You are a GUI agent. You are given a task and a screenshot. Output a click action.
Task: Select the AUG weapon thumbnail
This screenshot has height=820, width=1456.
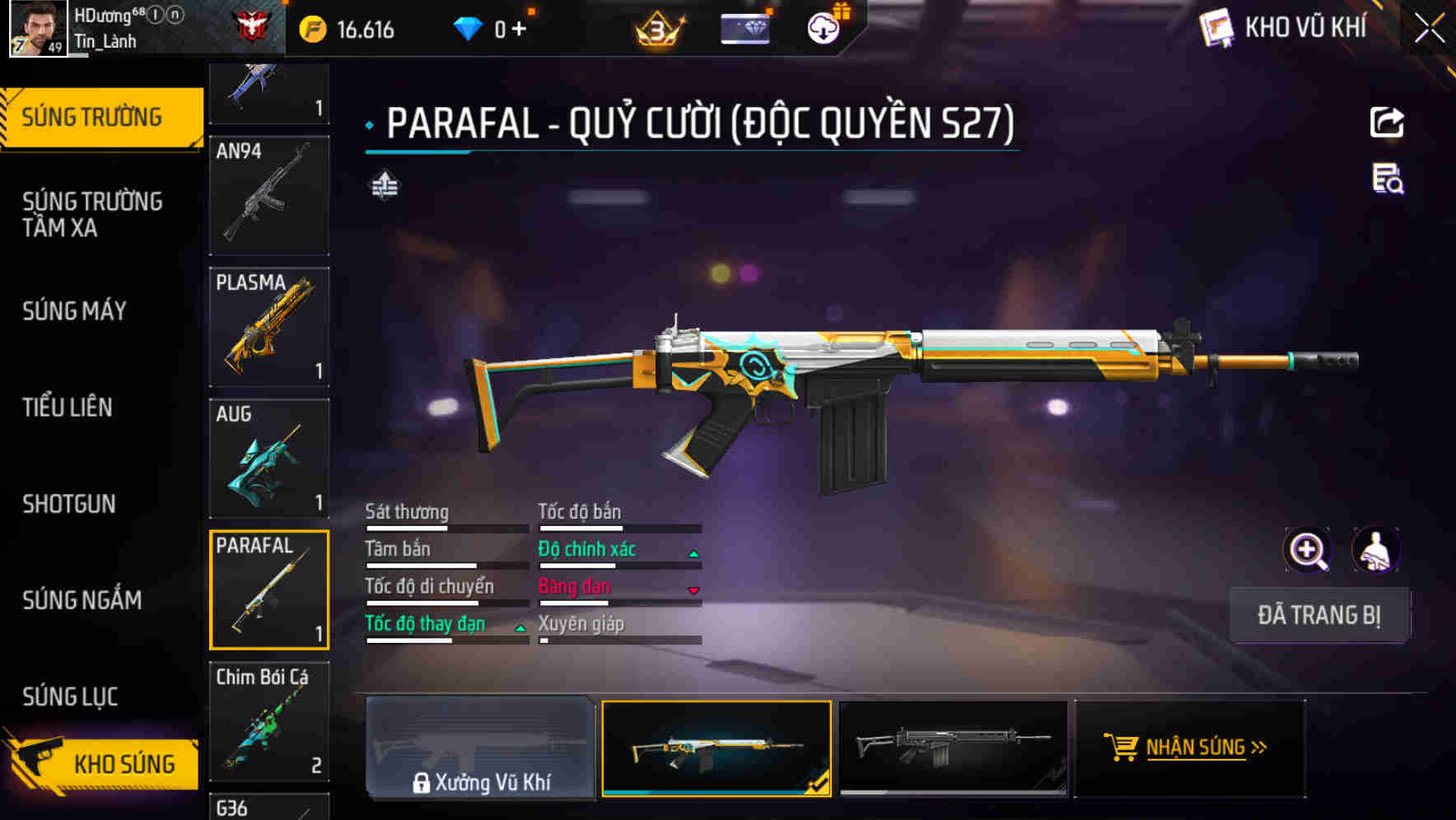click(268, 458)
